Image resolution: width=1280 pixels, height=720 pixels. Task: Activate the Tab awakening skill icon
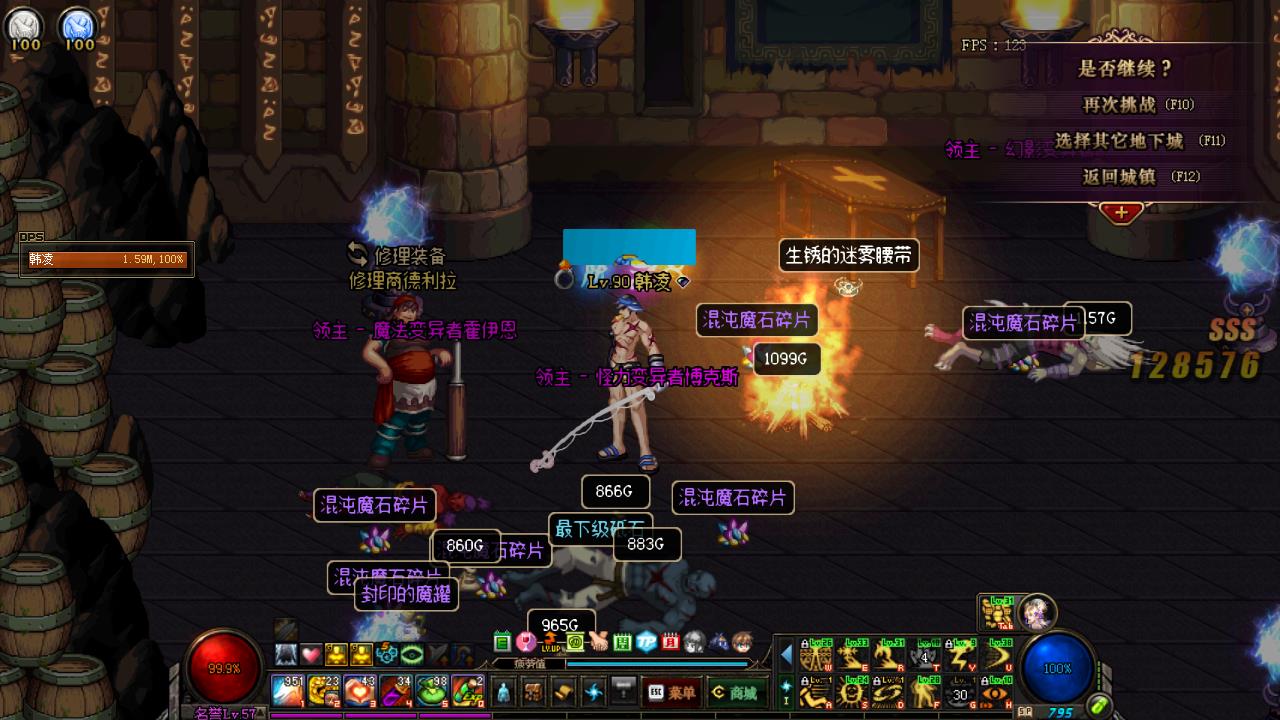point(996,612)
